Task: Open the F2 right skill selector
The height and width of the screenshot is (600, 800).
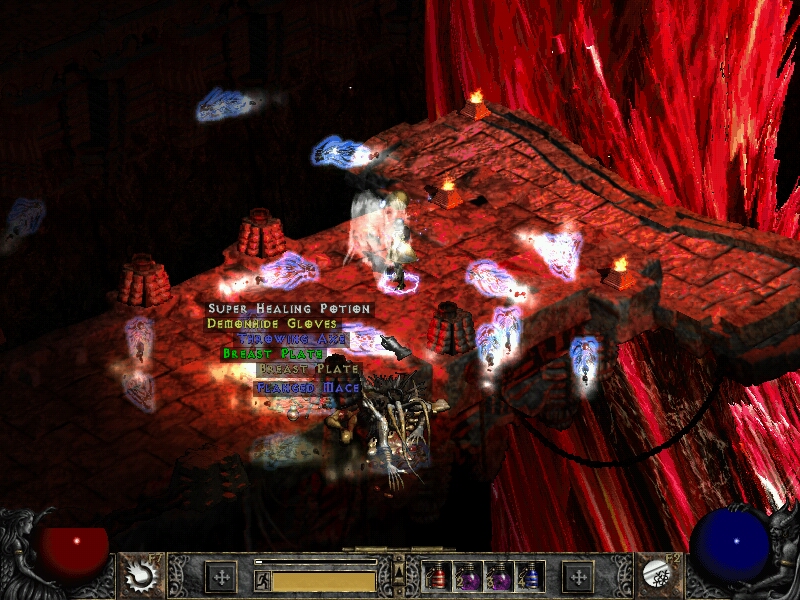Action: (660, 575)
